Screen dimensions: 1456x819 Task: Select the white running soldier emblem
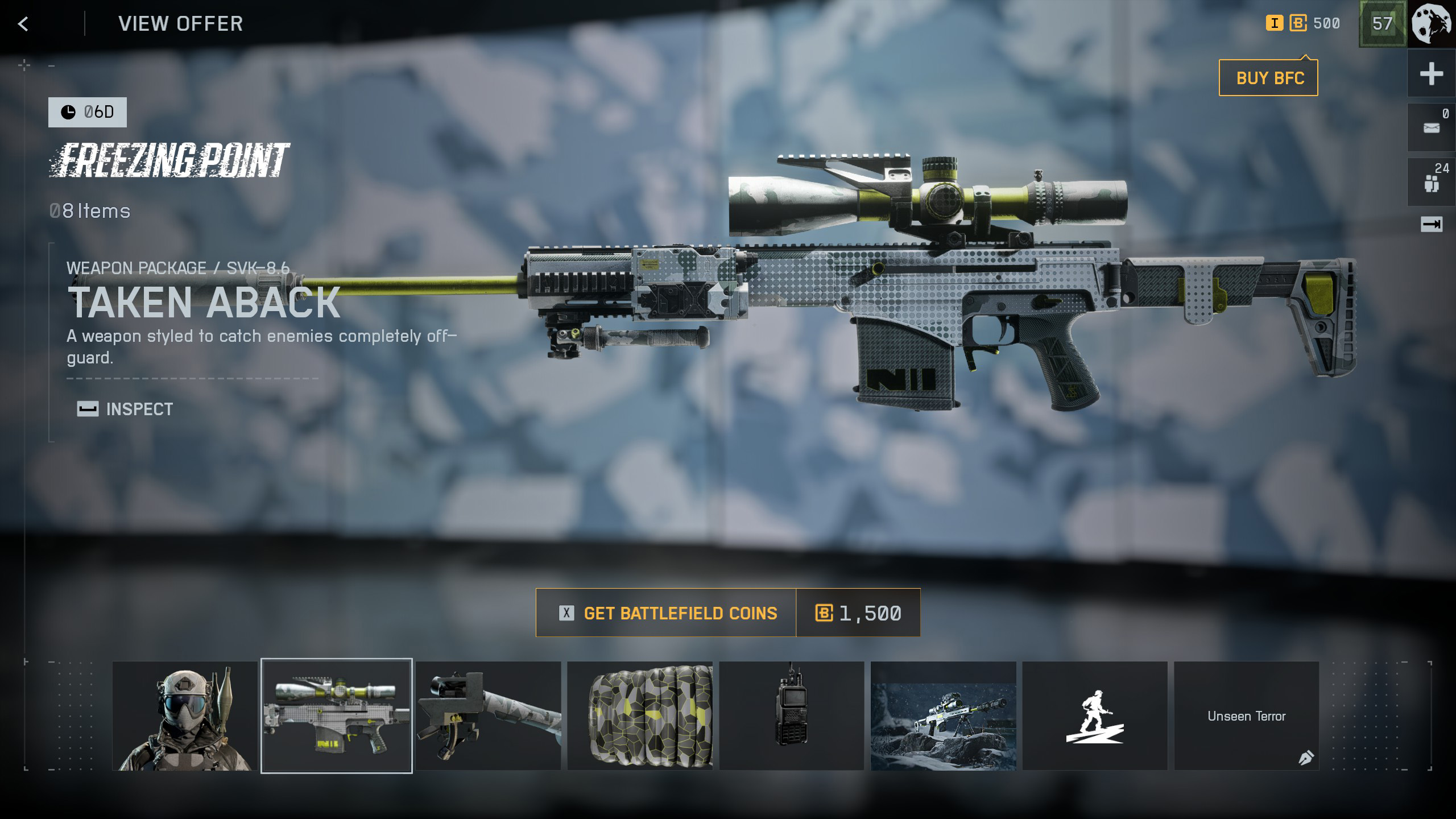(1095, 715)
